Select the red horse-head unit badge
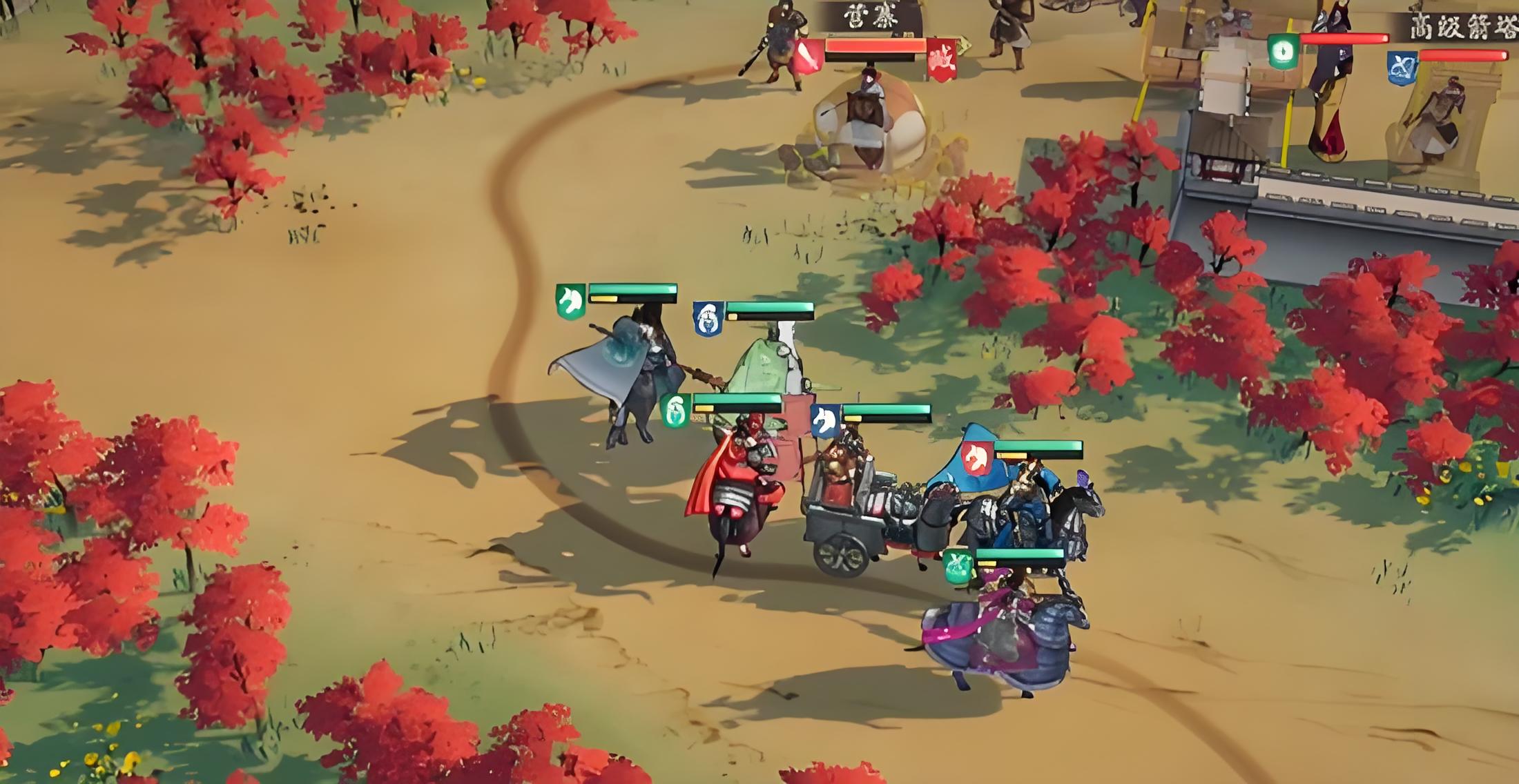 (978, 458)
